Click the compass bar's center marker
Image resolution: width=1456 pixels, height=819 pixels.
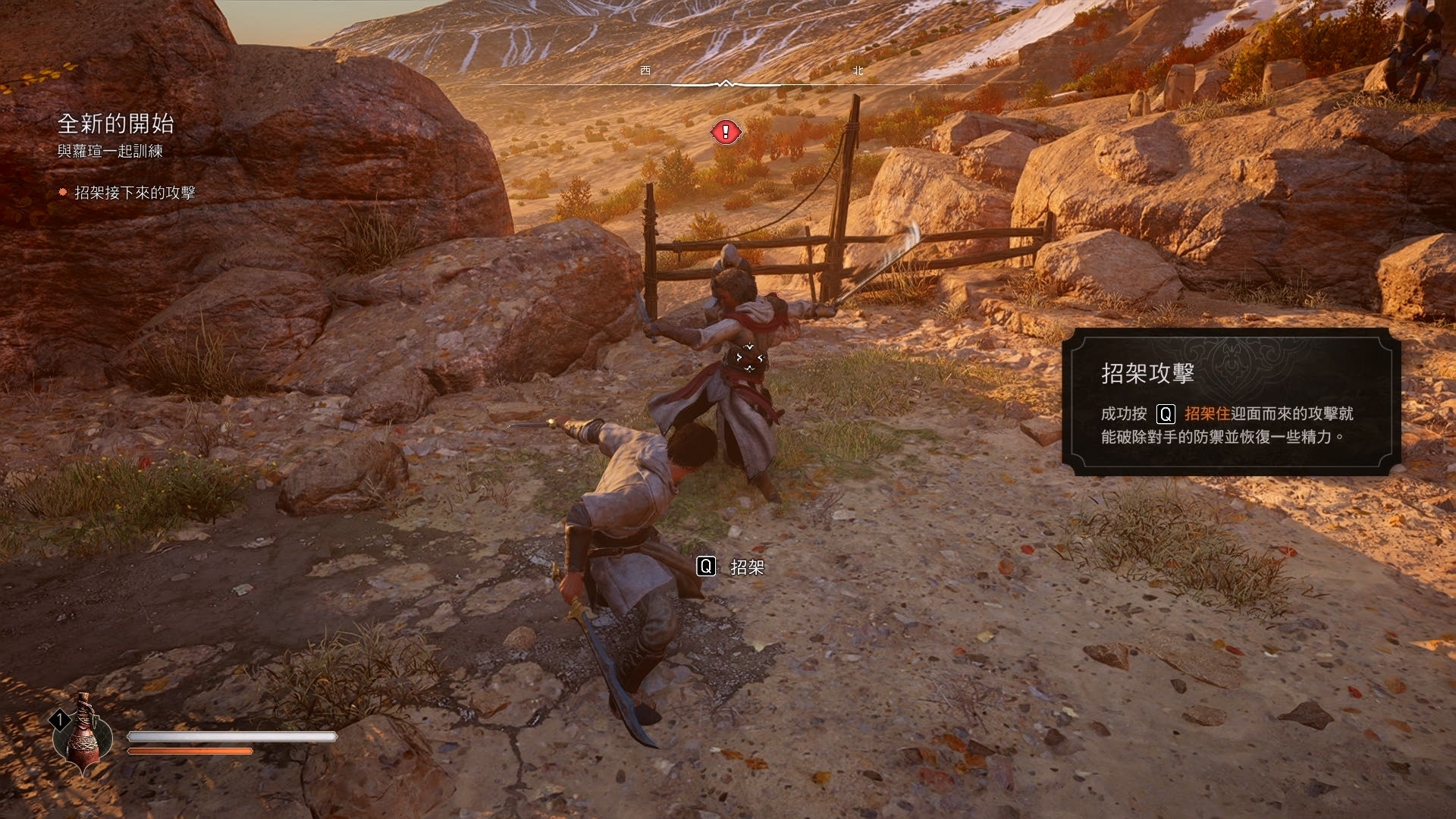click(726, 83)
